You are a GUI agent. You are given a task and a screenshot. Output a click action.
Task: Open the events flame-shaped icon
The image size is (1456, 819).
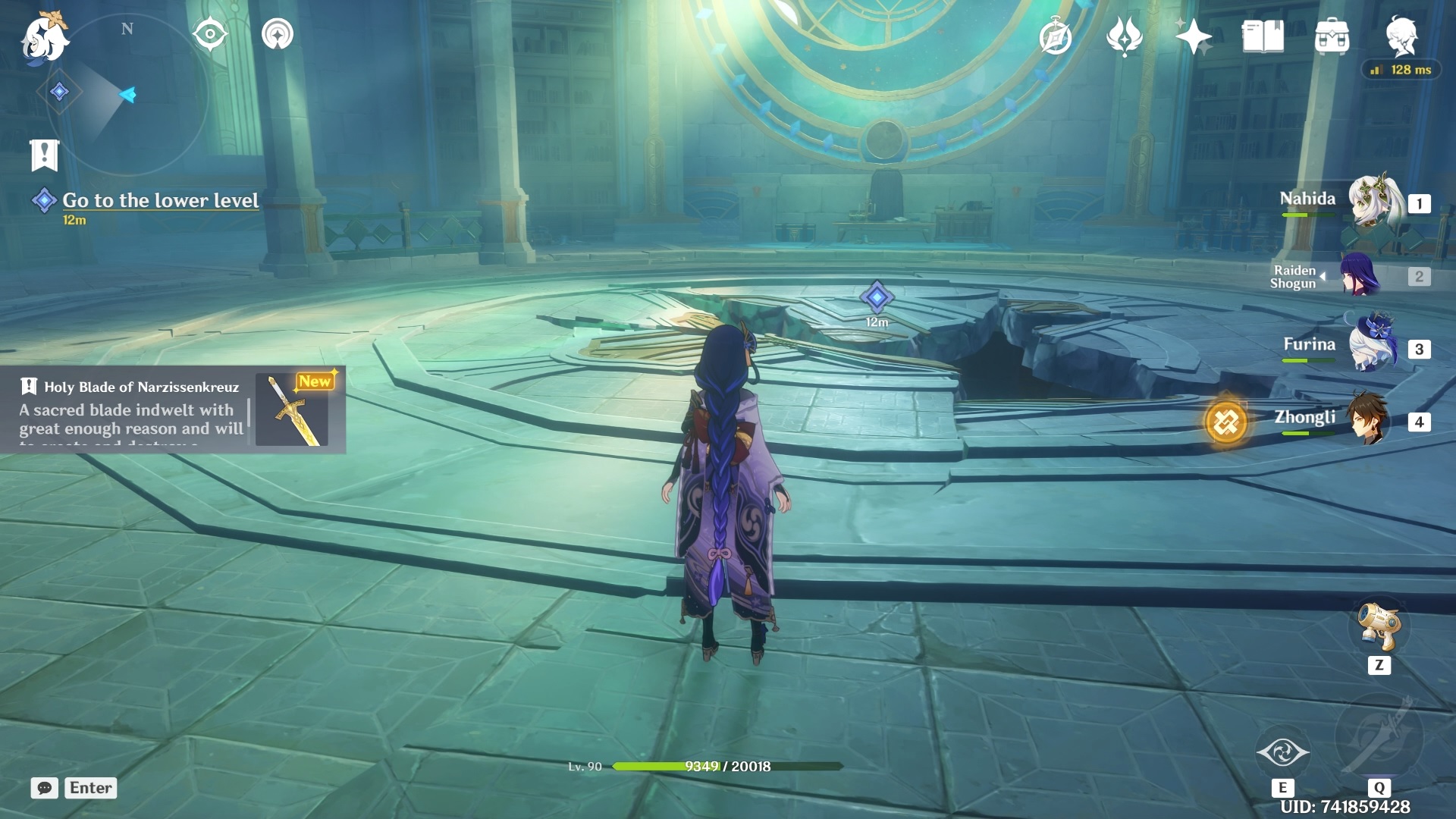pos(1124,36)
